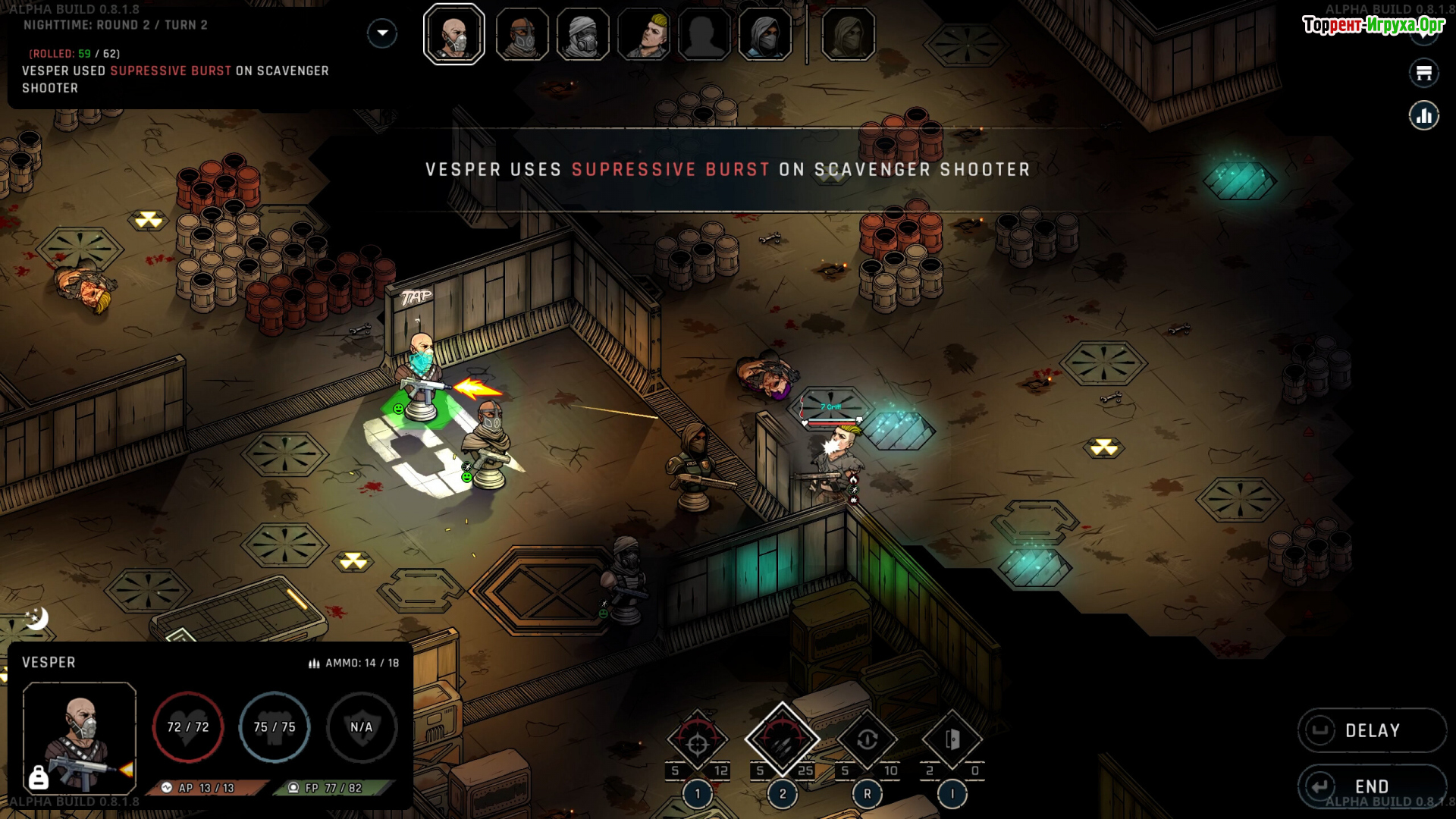Open the bar chart statistics icon
1456x819 pixels.
(x=1424, y=116)
